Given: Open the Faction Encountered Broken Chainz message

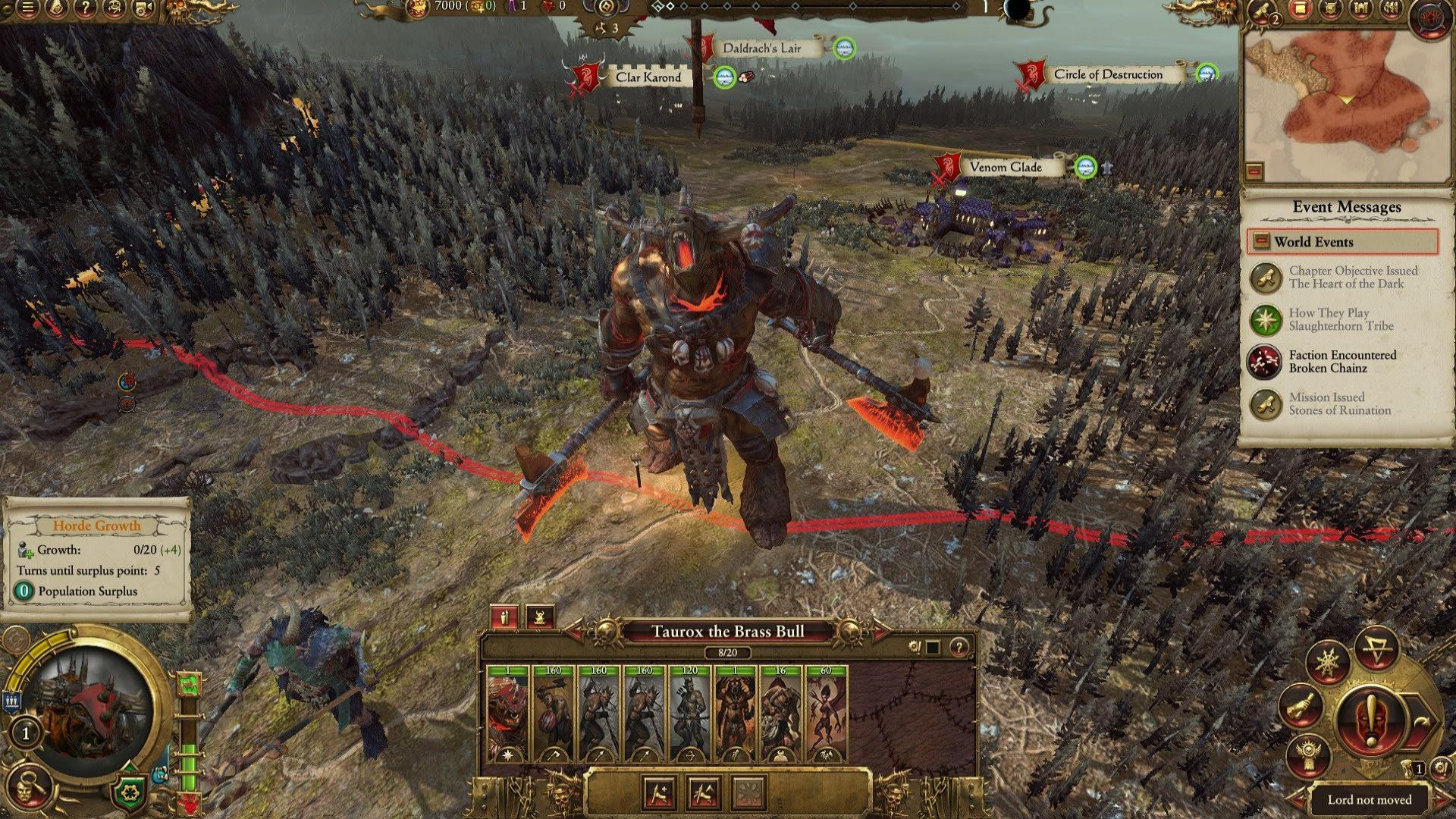Looking at the screenshot, I should click(1342, 362).
